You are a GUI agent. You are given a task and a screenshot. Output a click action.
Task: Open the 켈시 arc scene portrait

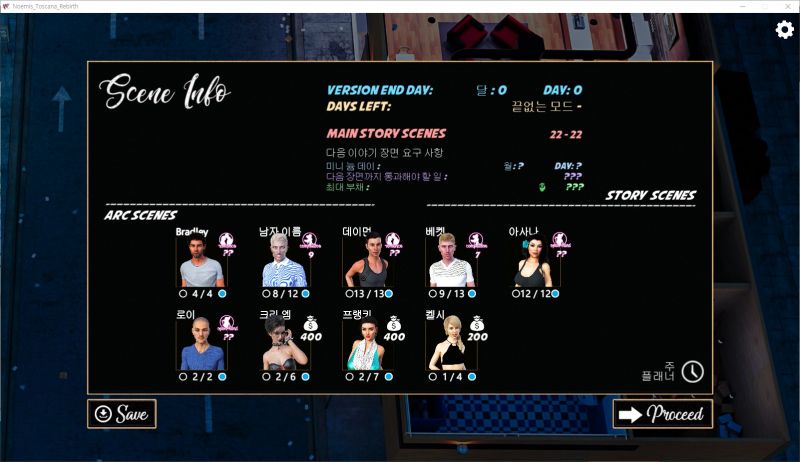click(x=450, y=346)
